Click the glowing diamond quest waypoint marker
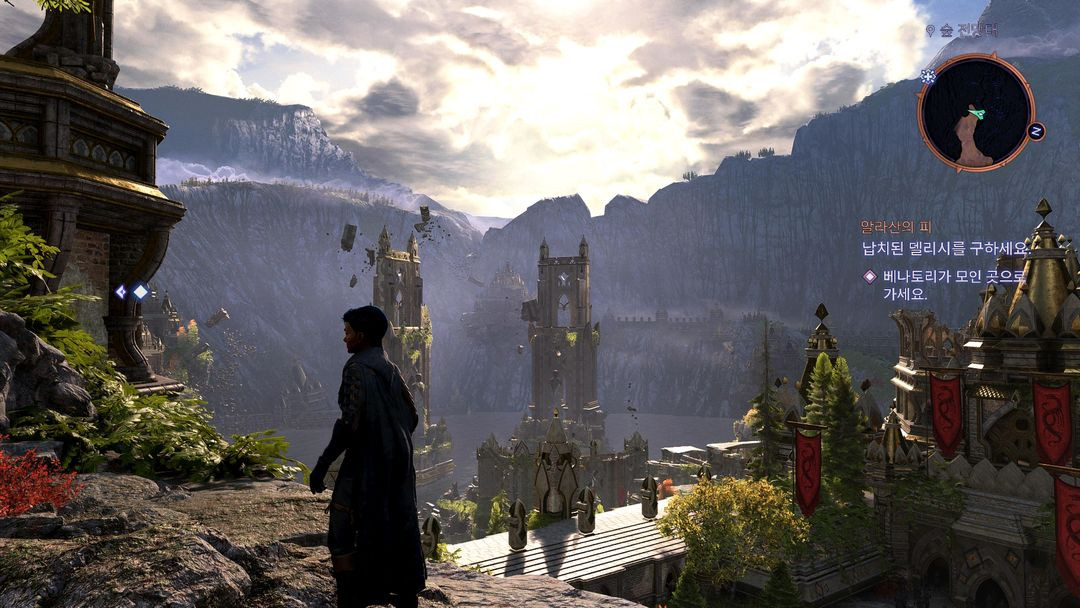The width and height of the screenshot is (1080, 608). tap(141, 291)
